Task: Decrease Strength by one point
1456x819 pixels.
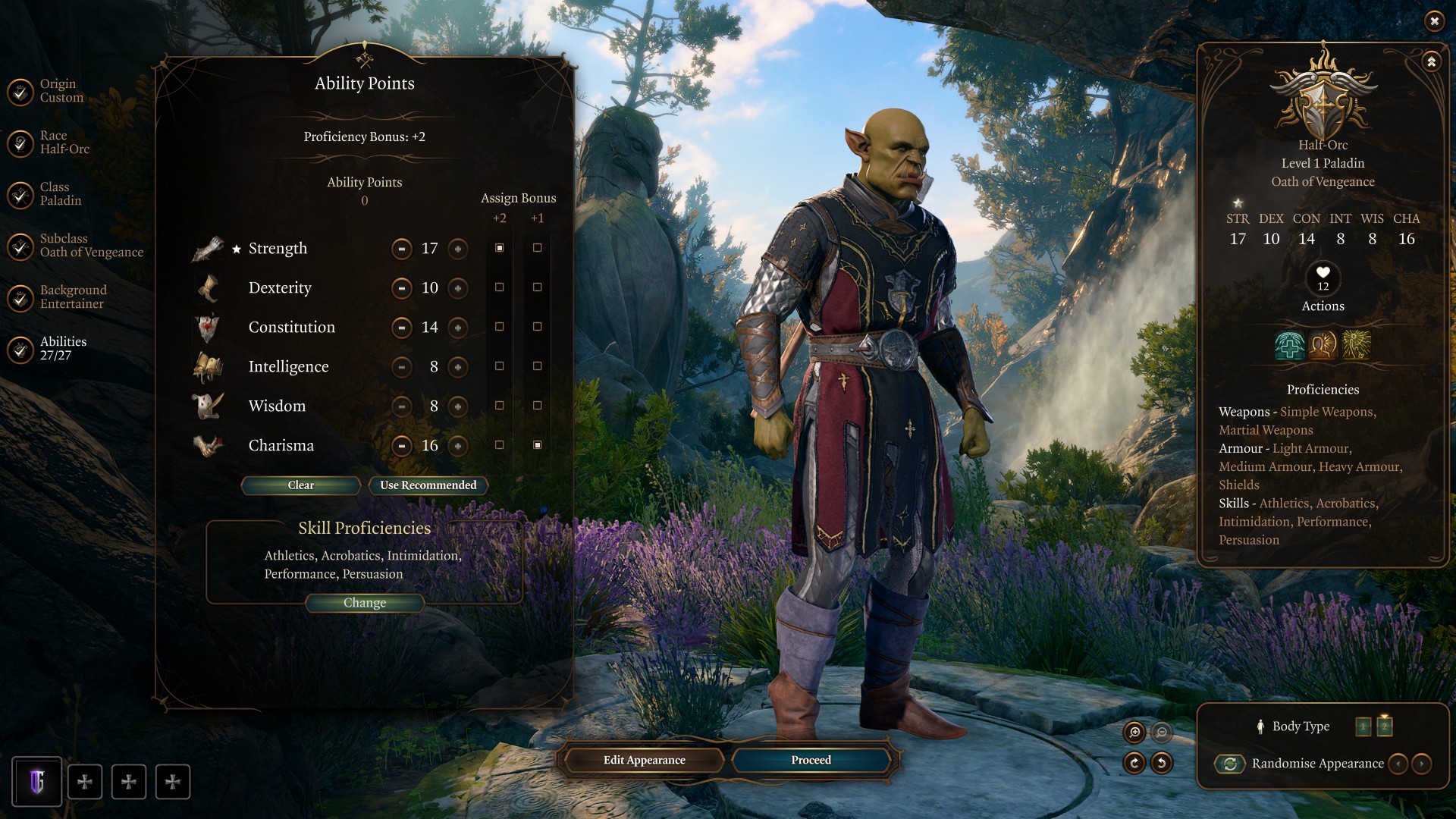Action: click(401, 249)
